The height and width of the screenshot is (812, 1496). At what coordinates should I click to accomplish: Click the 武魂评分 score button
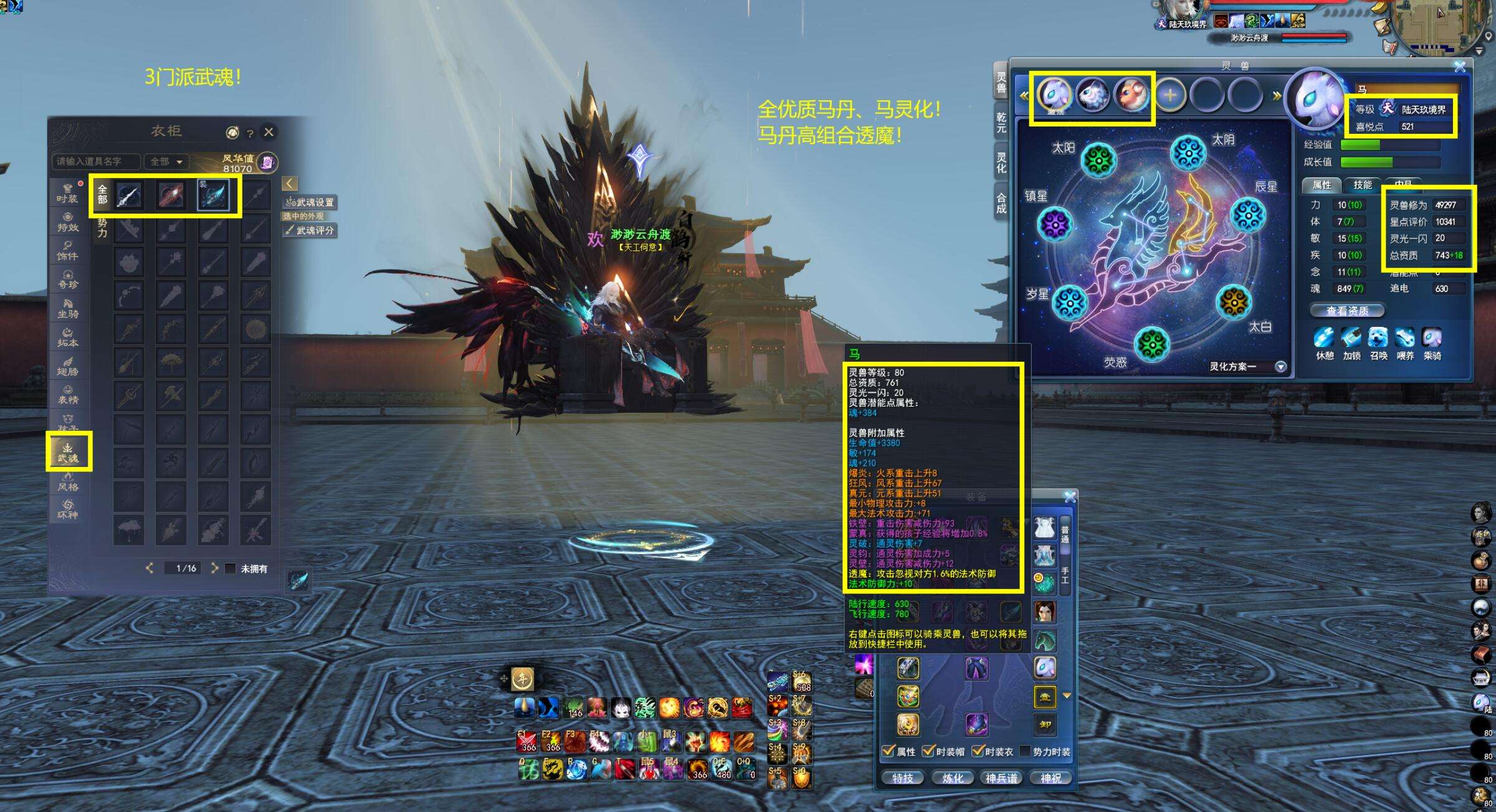pos(310,230)
